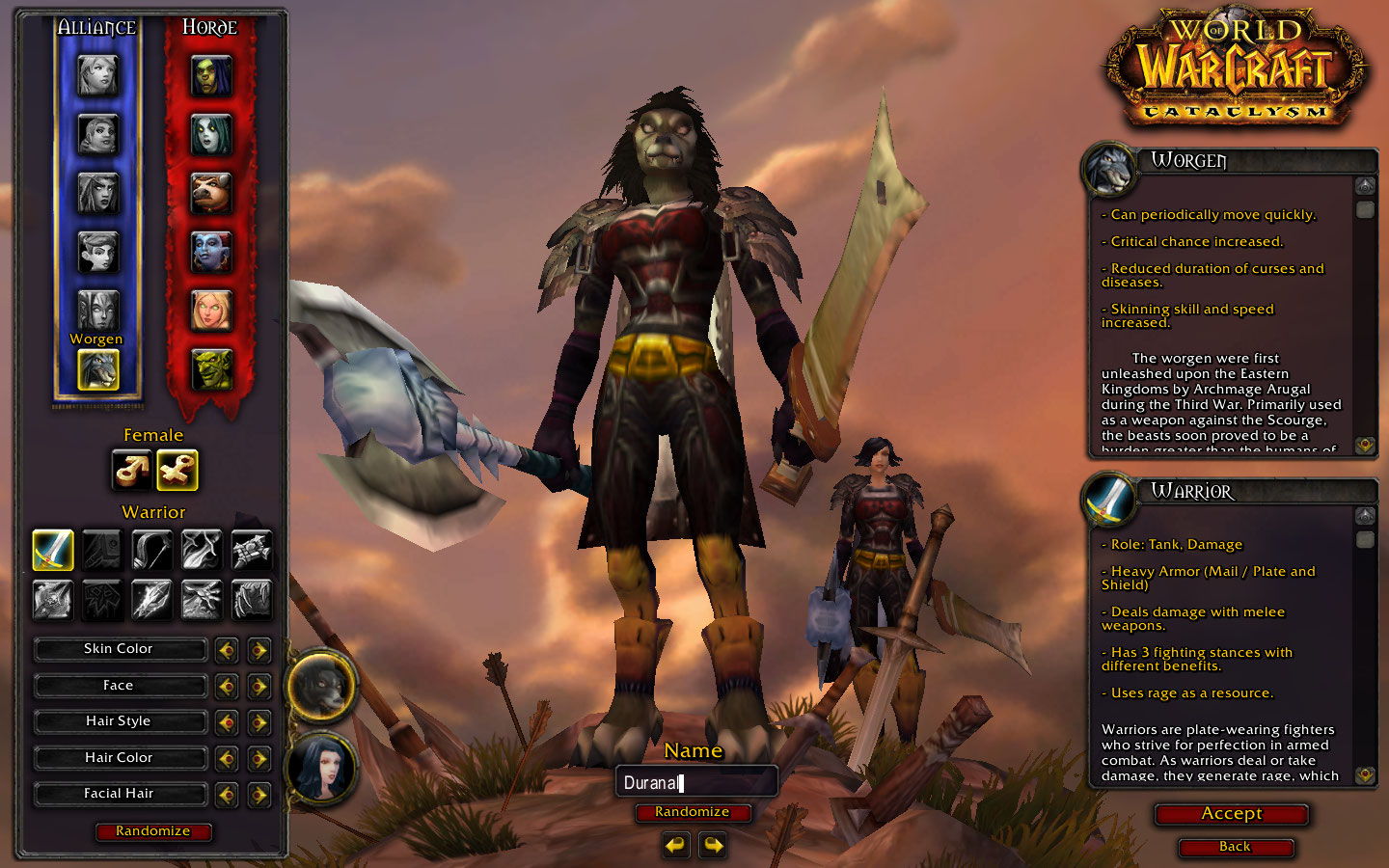1389x868 pixels.
Task: Select the Goblin race portrait
Action: tap(210, 369)
